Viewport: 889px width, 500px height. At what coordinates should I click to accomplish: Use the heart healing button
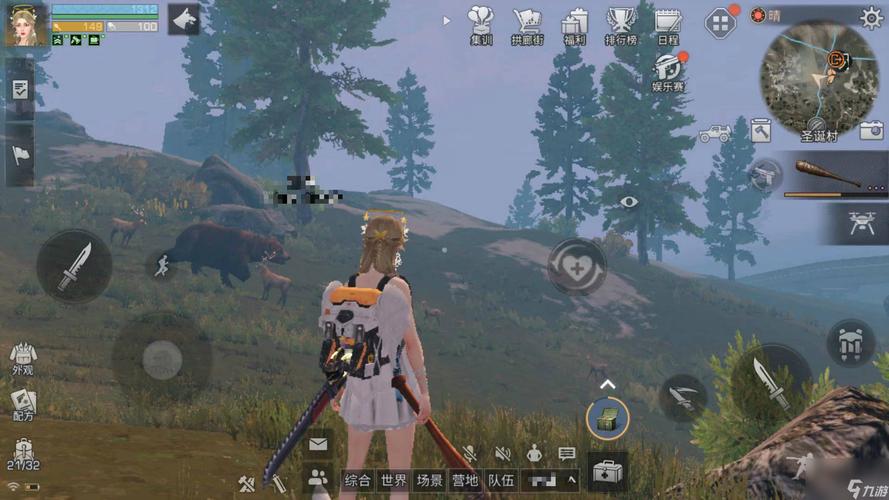(579, 270)
